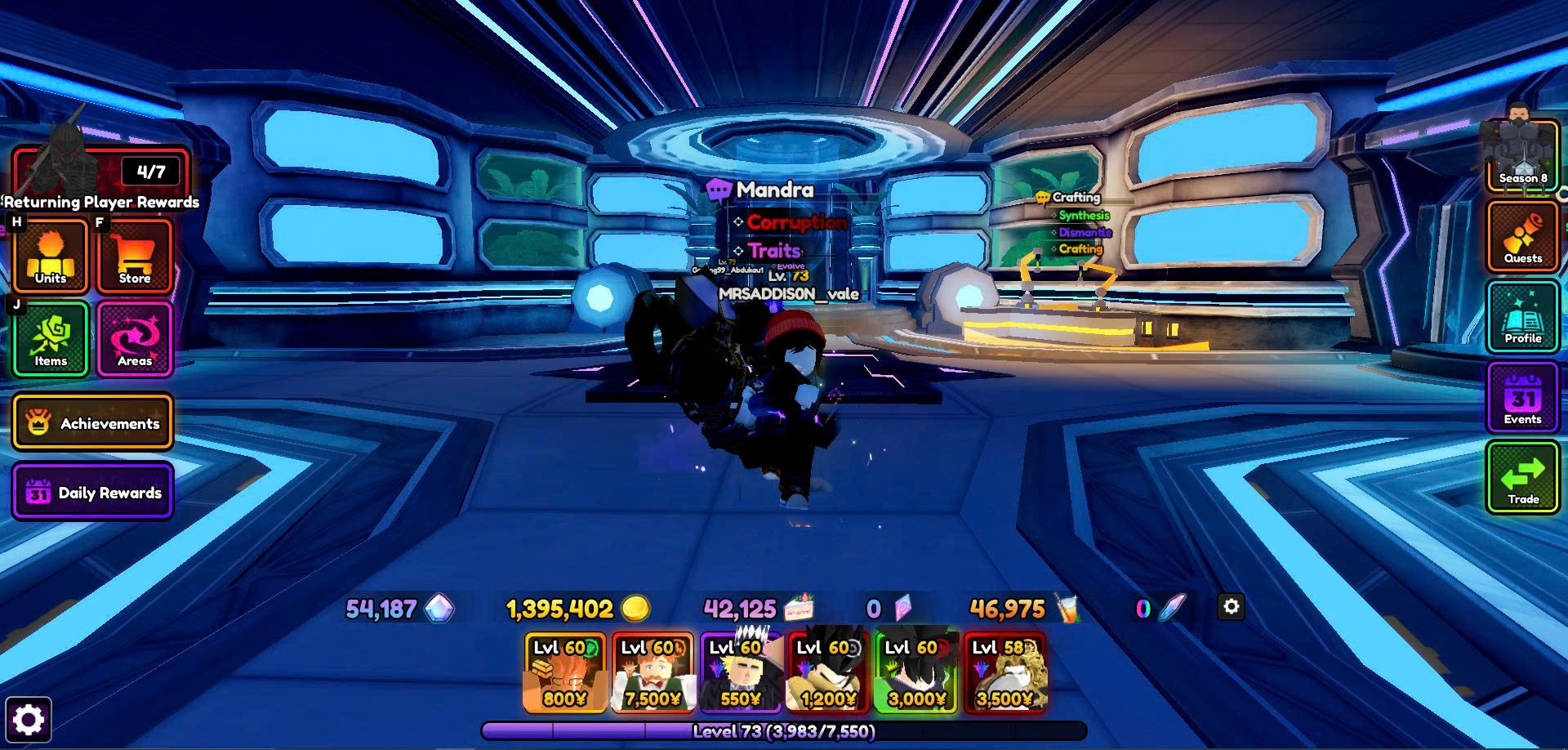Open the gear settings in bottom-left corner
Screen dimensions: 1568x750
pos(29,720)
